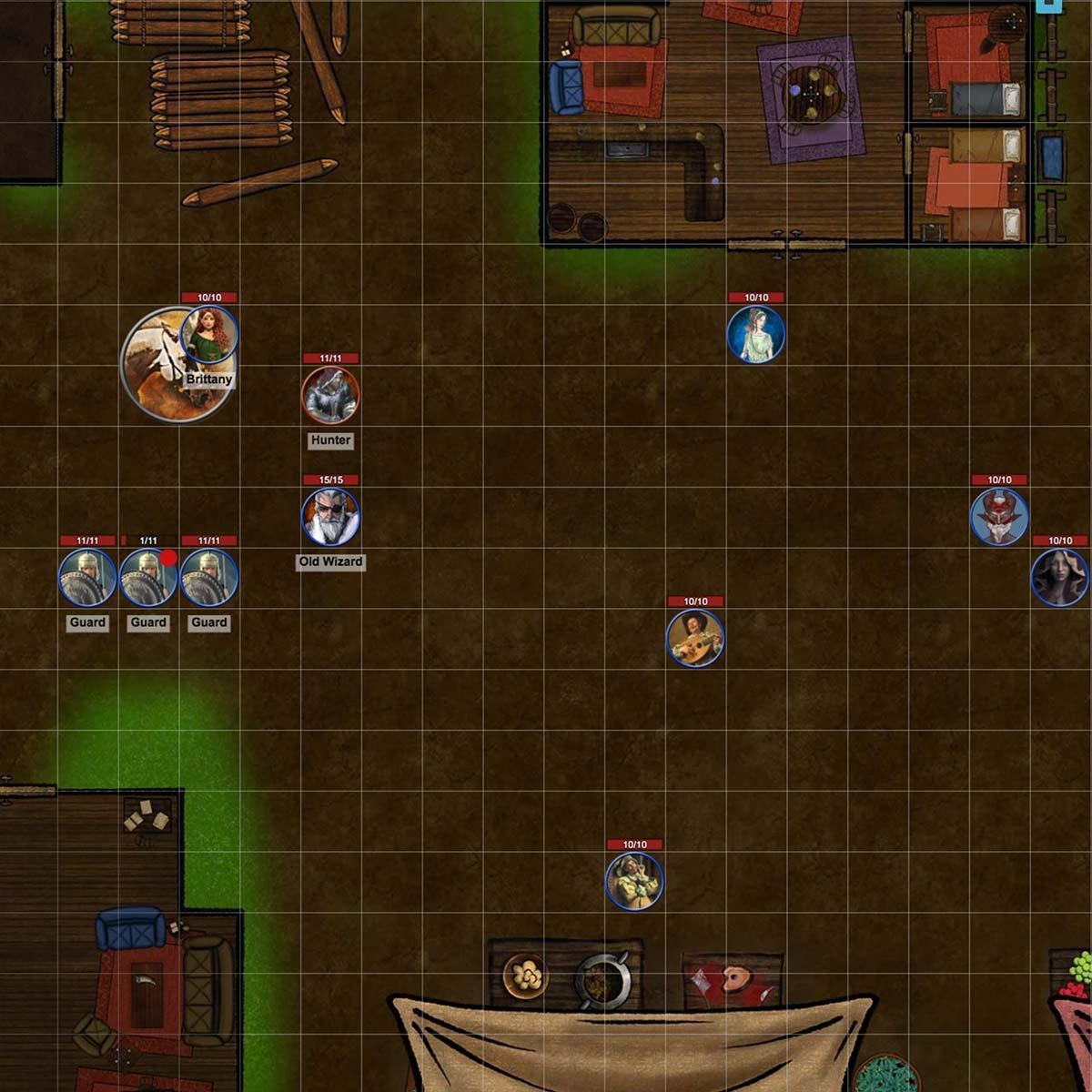1092x1092 pixels.
Task: Select the pipe-smoking old man token
Action: coord(634,881)
